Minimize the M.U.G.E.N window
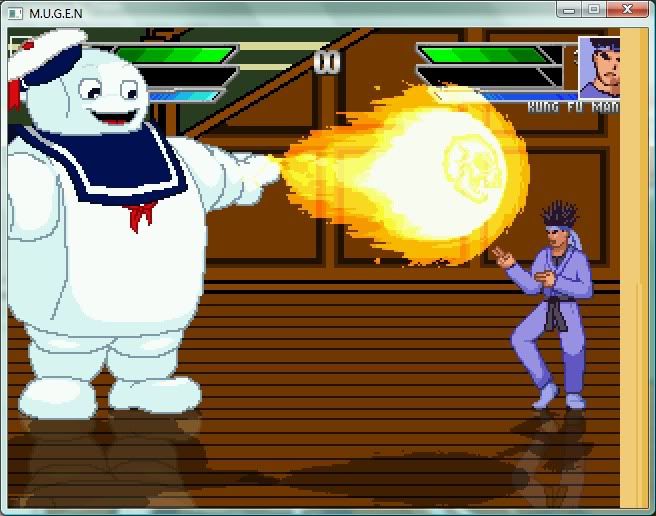 click(x=569, y=9)
